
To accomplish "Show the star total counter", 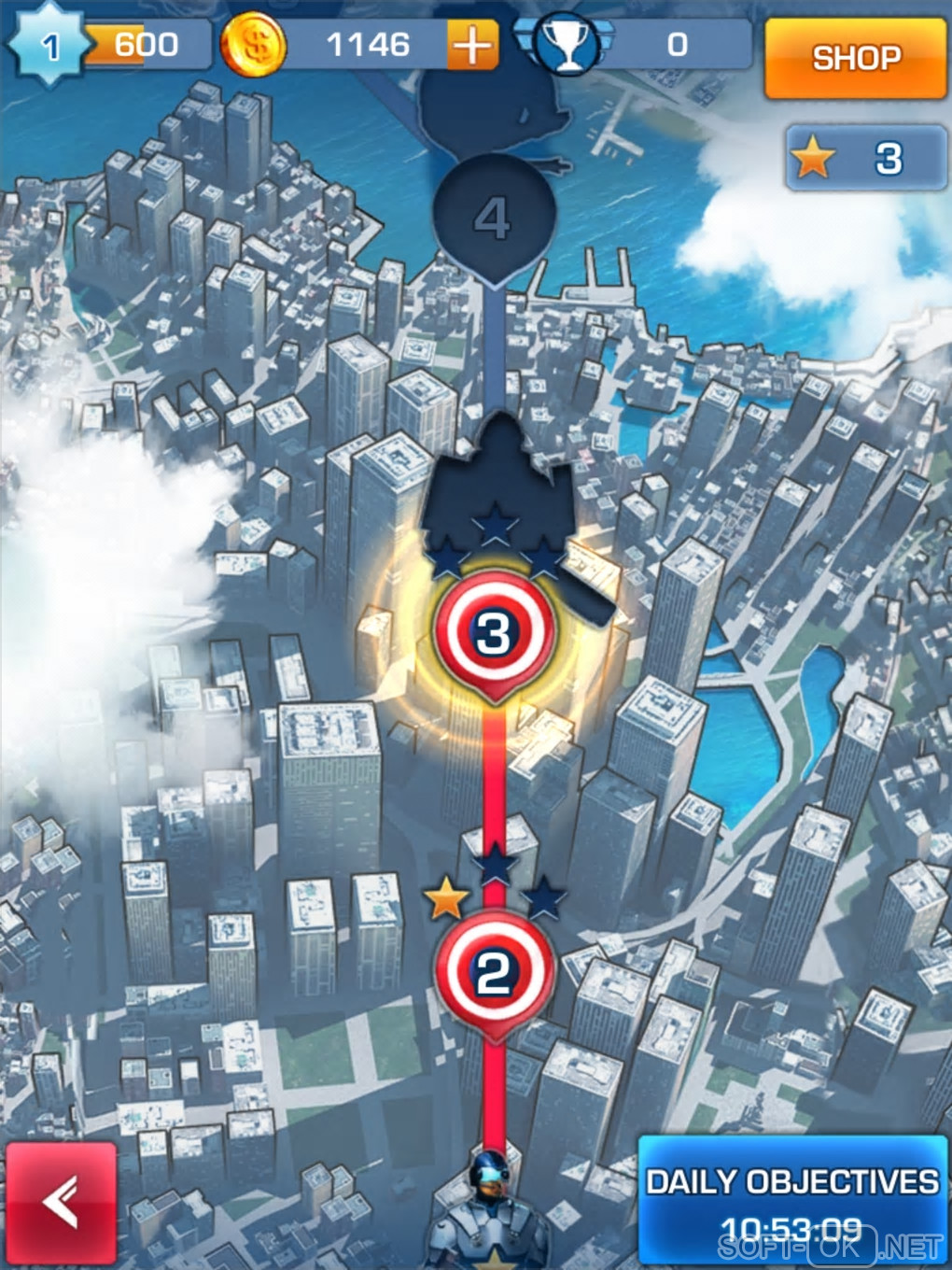I will pos(866,159).
